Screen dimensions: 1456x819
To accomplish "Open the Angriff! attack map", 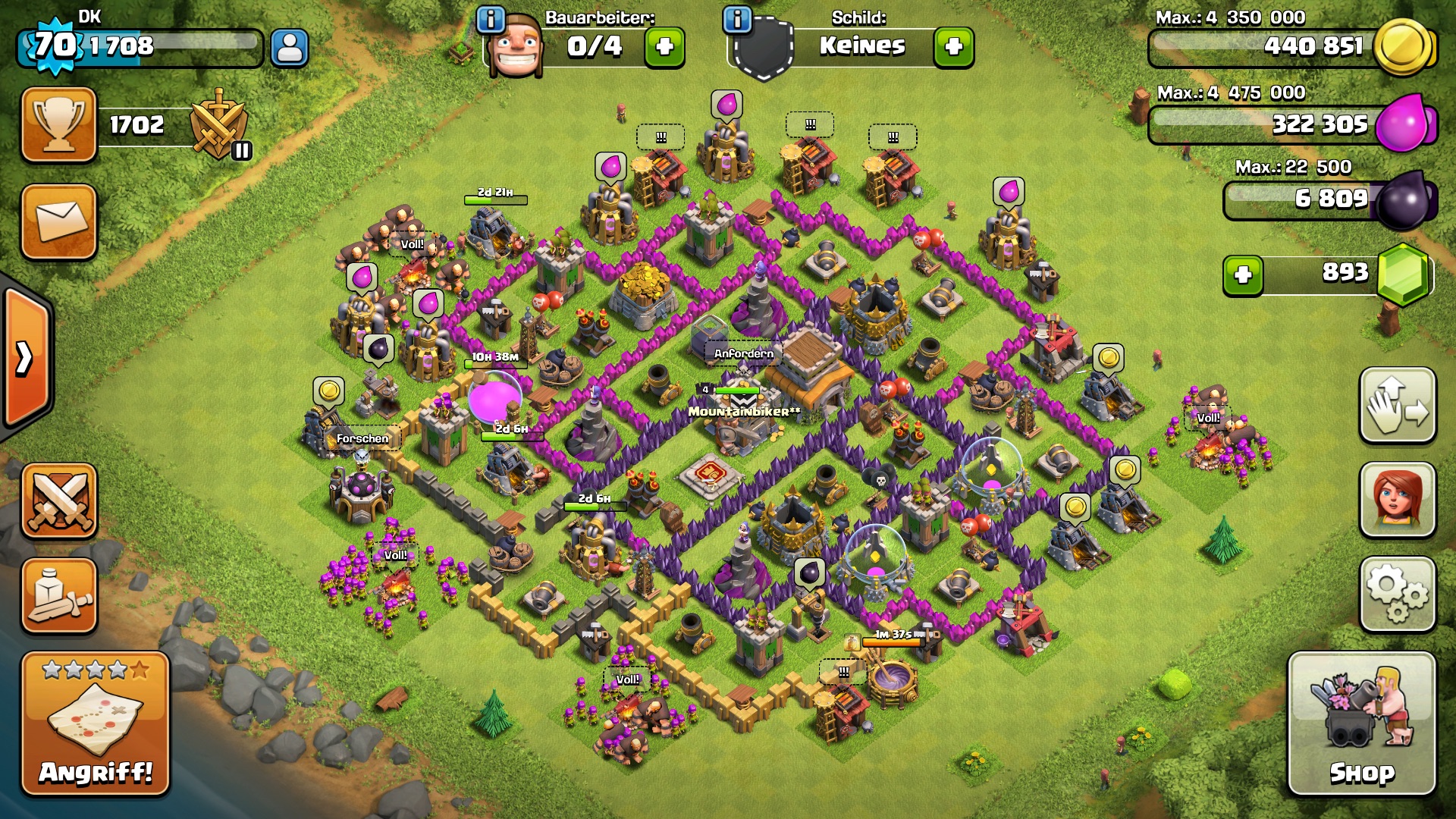I will [95, 724].
